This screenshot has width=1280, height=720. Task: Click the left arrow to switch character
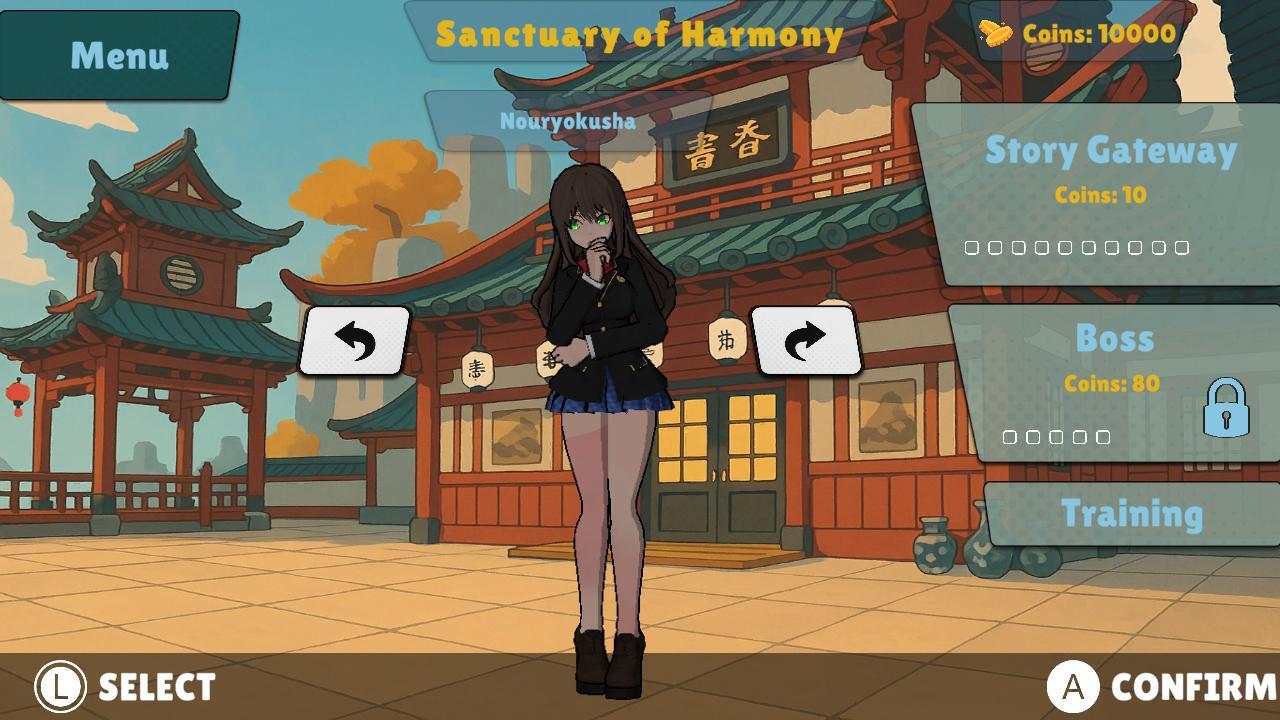355,340
